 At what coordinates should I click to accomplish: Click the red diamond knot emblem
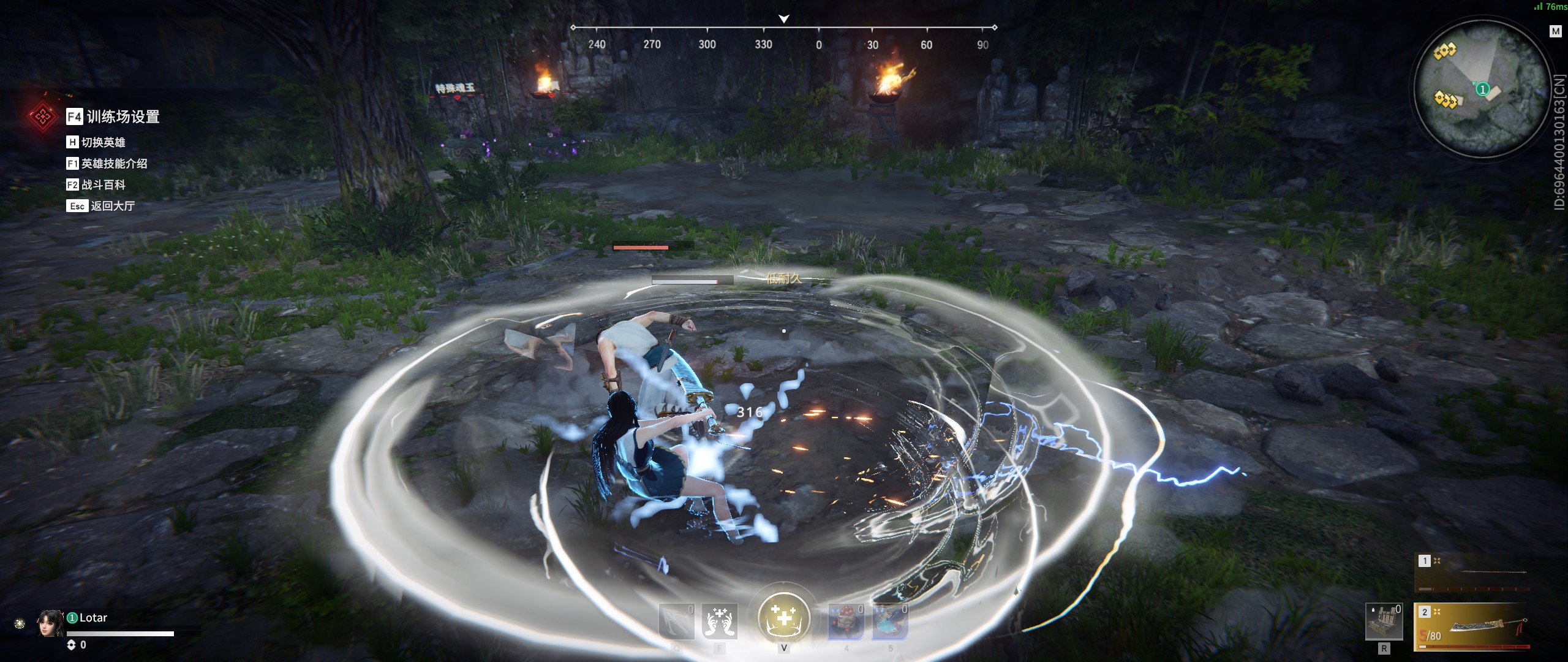[42, 116]
